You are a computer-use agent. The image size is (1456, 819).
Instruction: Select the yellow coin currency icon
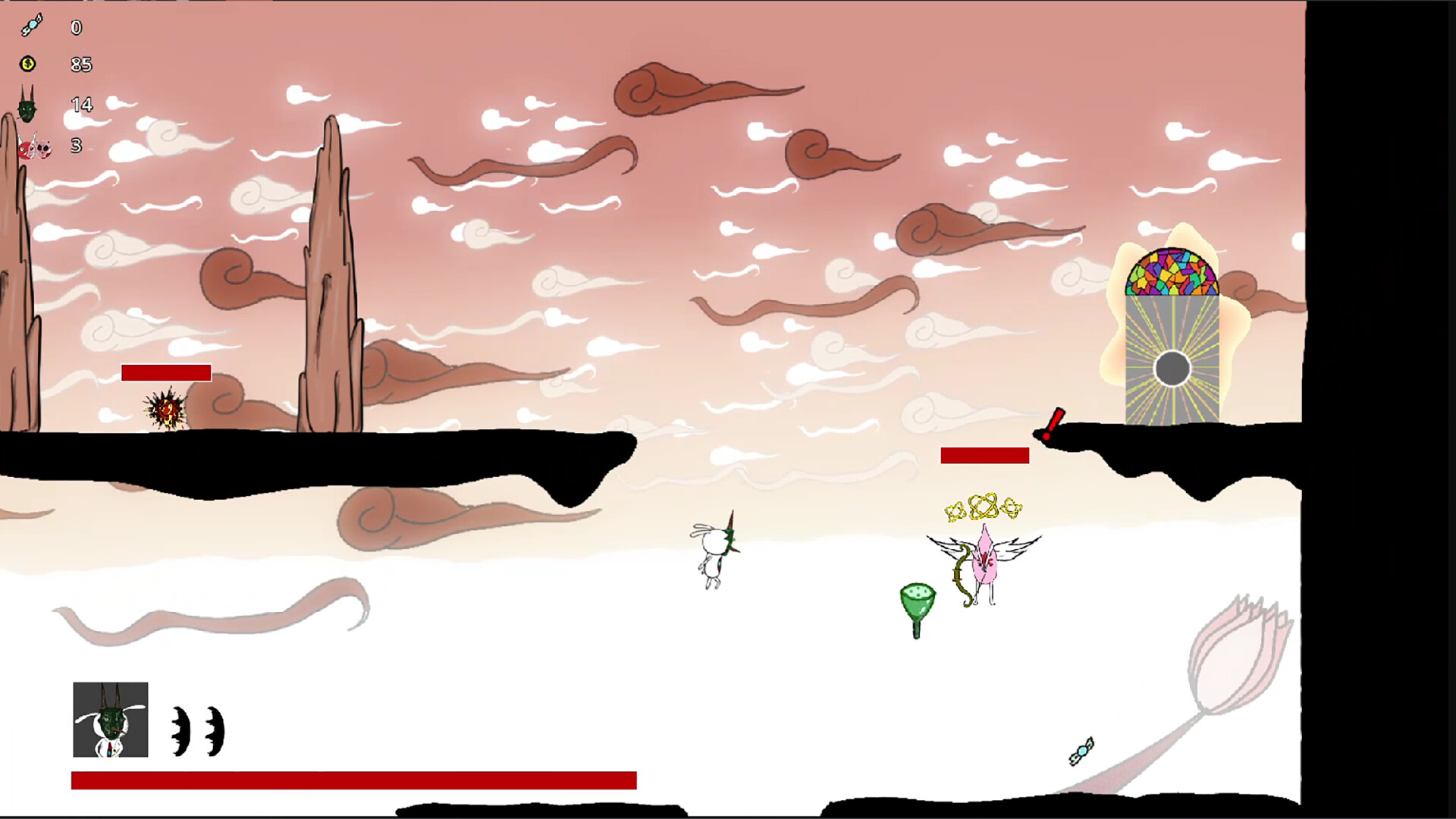coord(29,64)
